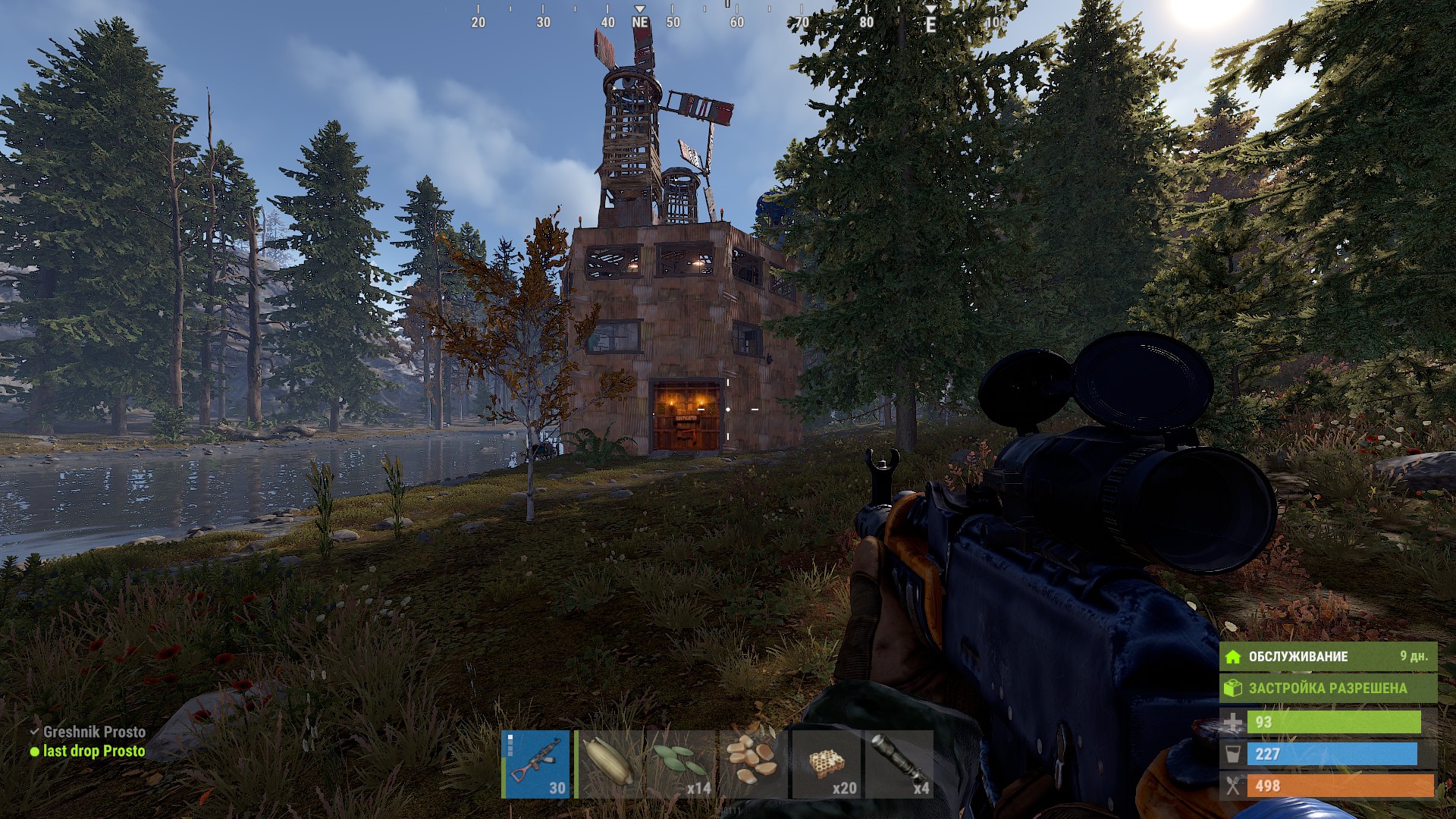Select the assault rifle hotbar slot
Screen dimensions: 1456x819
click(537, 764)
